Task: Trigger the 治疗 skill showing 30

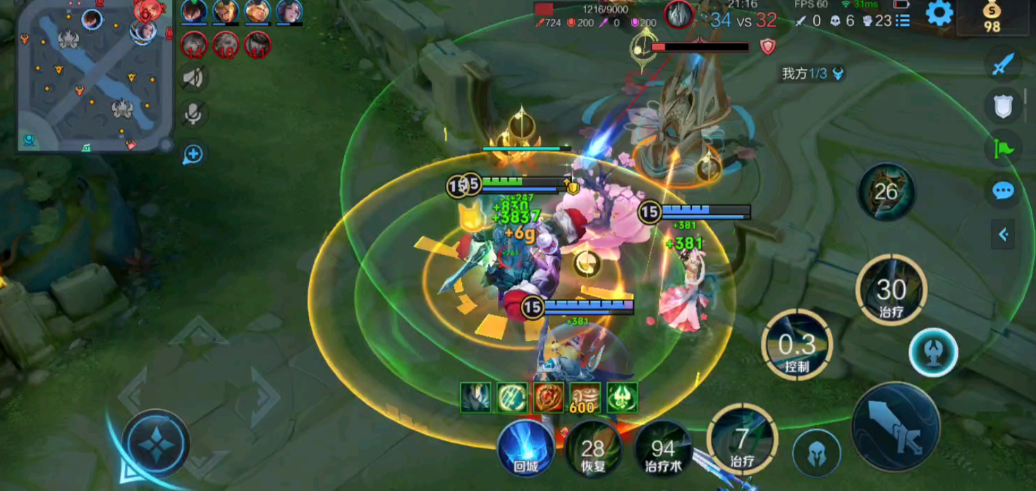Action: point(890,290)
